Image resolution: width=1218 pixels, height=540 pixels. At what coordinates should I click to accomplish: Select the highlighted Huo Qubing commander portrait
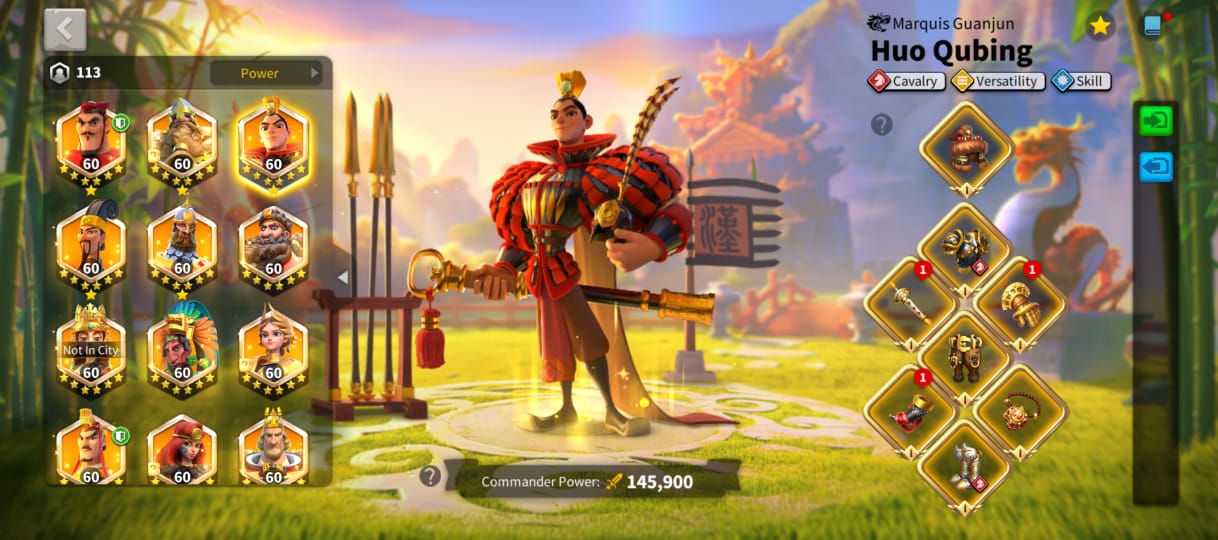[x=273, y=144]
